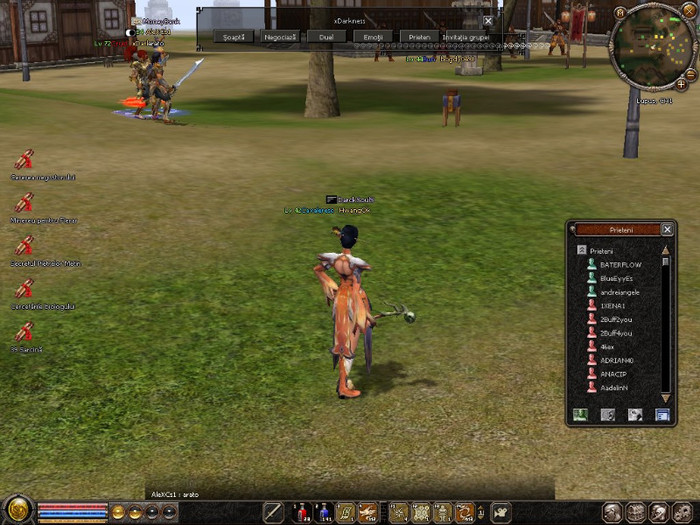Click the add-friend icon in friends panel
Screen dimensions: 700x525
tap(580, 414)
